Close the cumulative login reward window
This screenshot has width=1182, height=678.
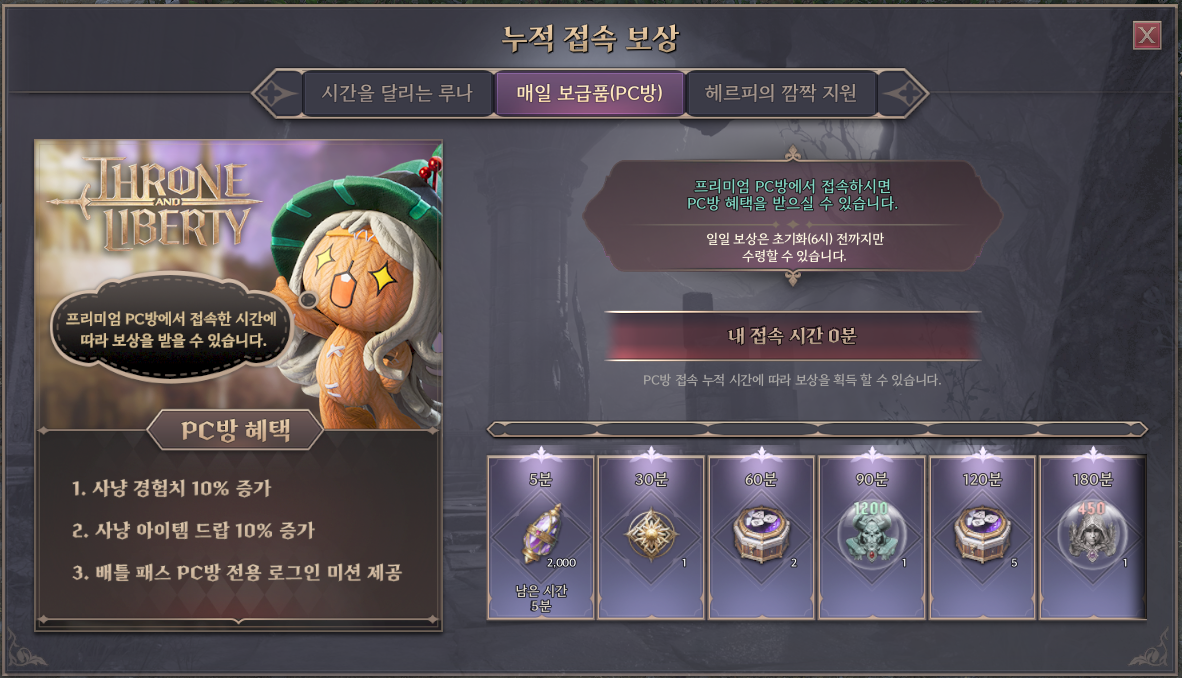[x=1146, y=37]
